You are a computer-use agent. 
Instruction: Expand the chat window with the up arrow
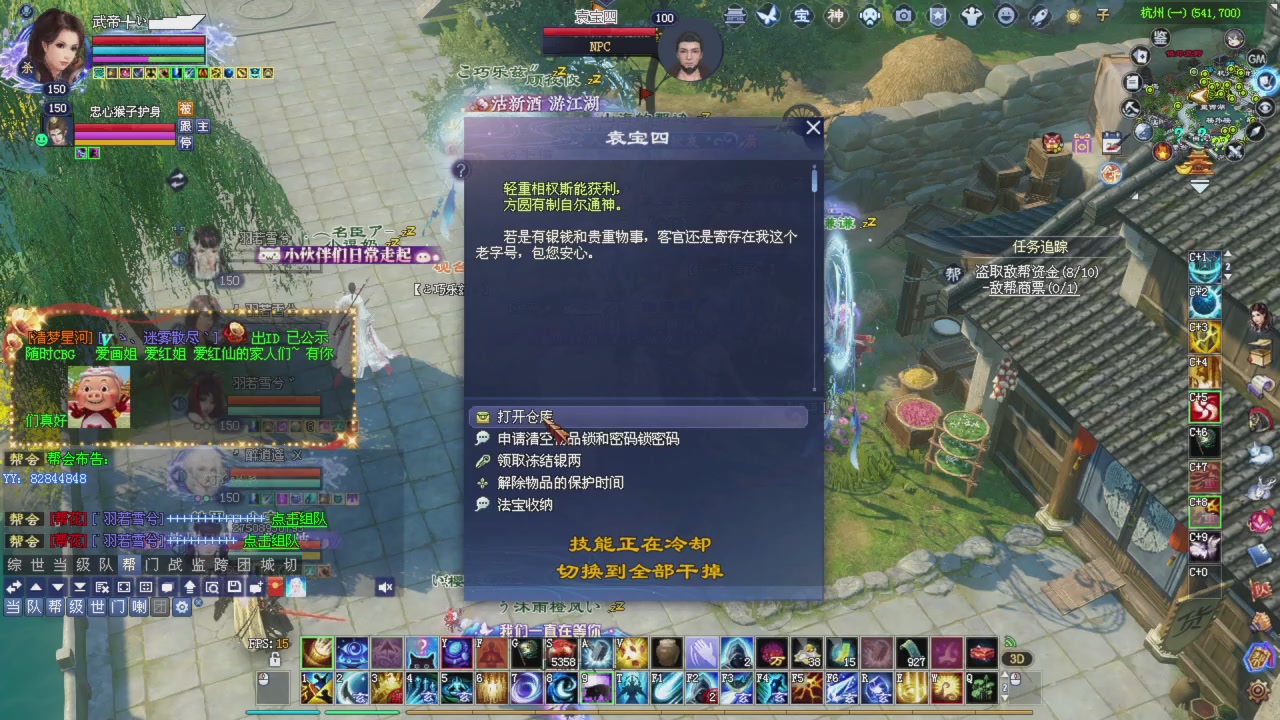tap(36, 587)
